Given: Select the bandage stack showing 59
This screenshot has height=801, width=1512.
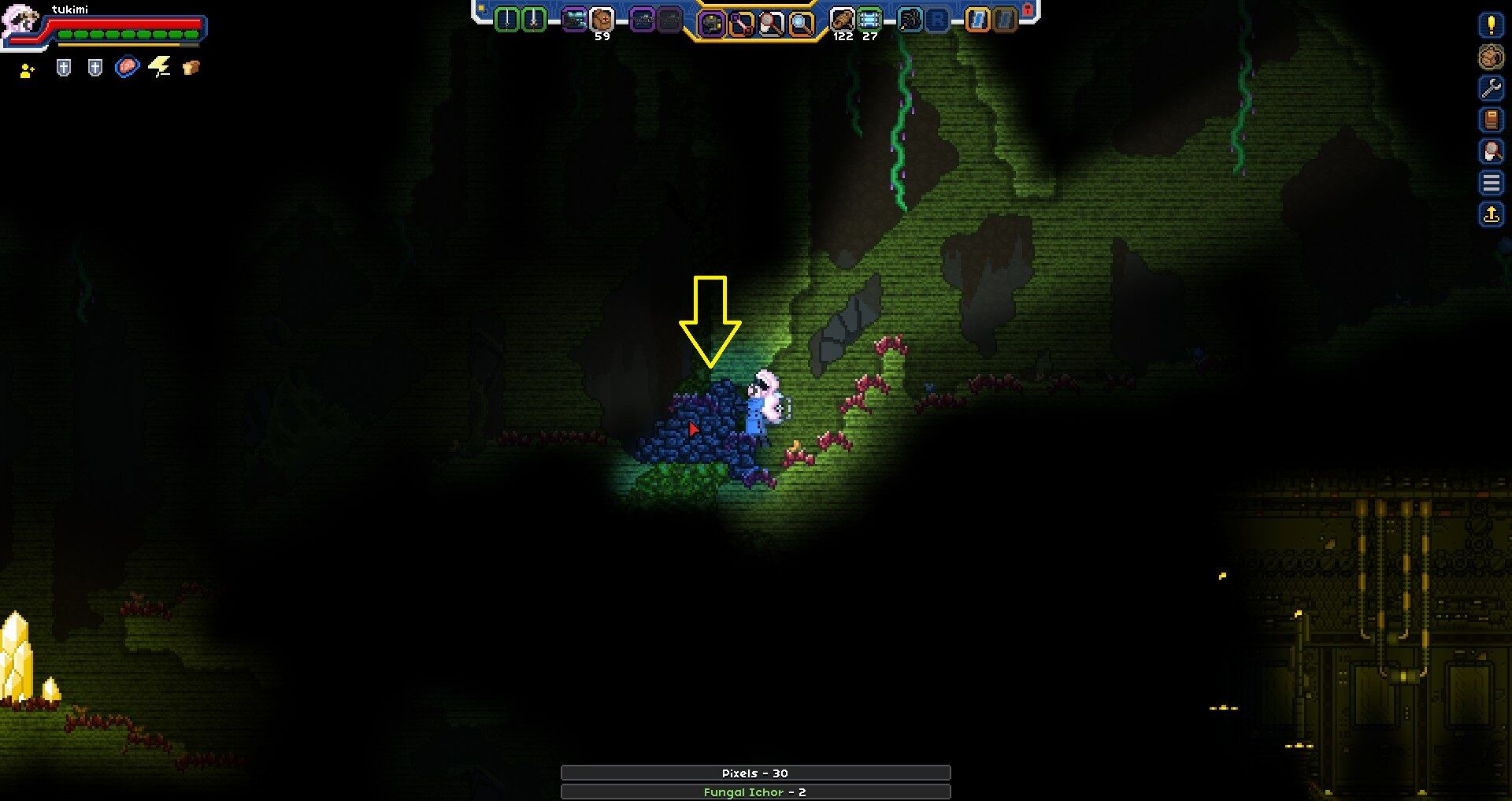Looking at the screenshot, I should tap(600, 19).
